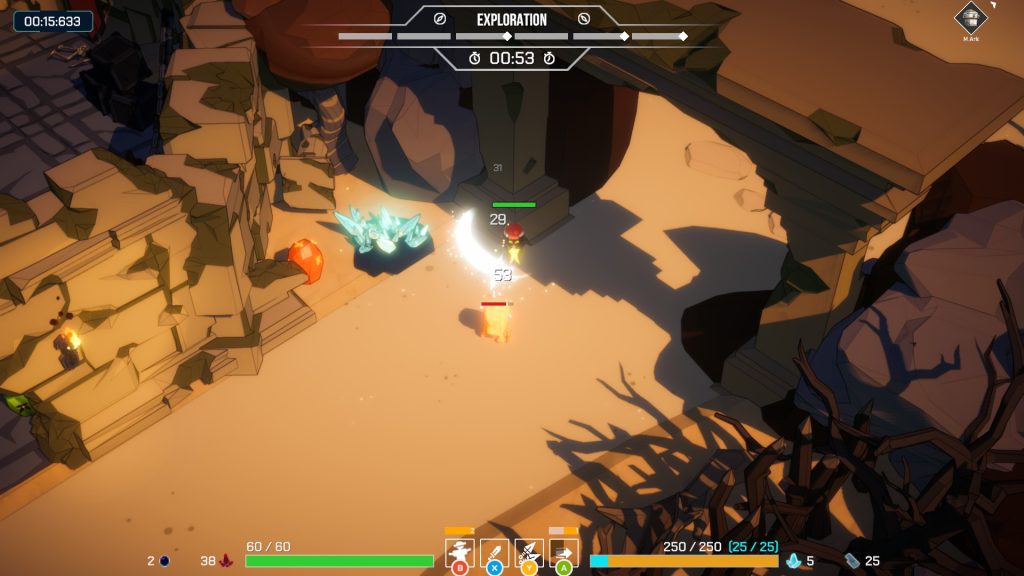Viewport: 1024px width, 576px height.
Task: Use the dash arrow ability
Action: coord(563,552)
